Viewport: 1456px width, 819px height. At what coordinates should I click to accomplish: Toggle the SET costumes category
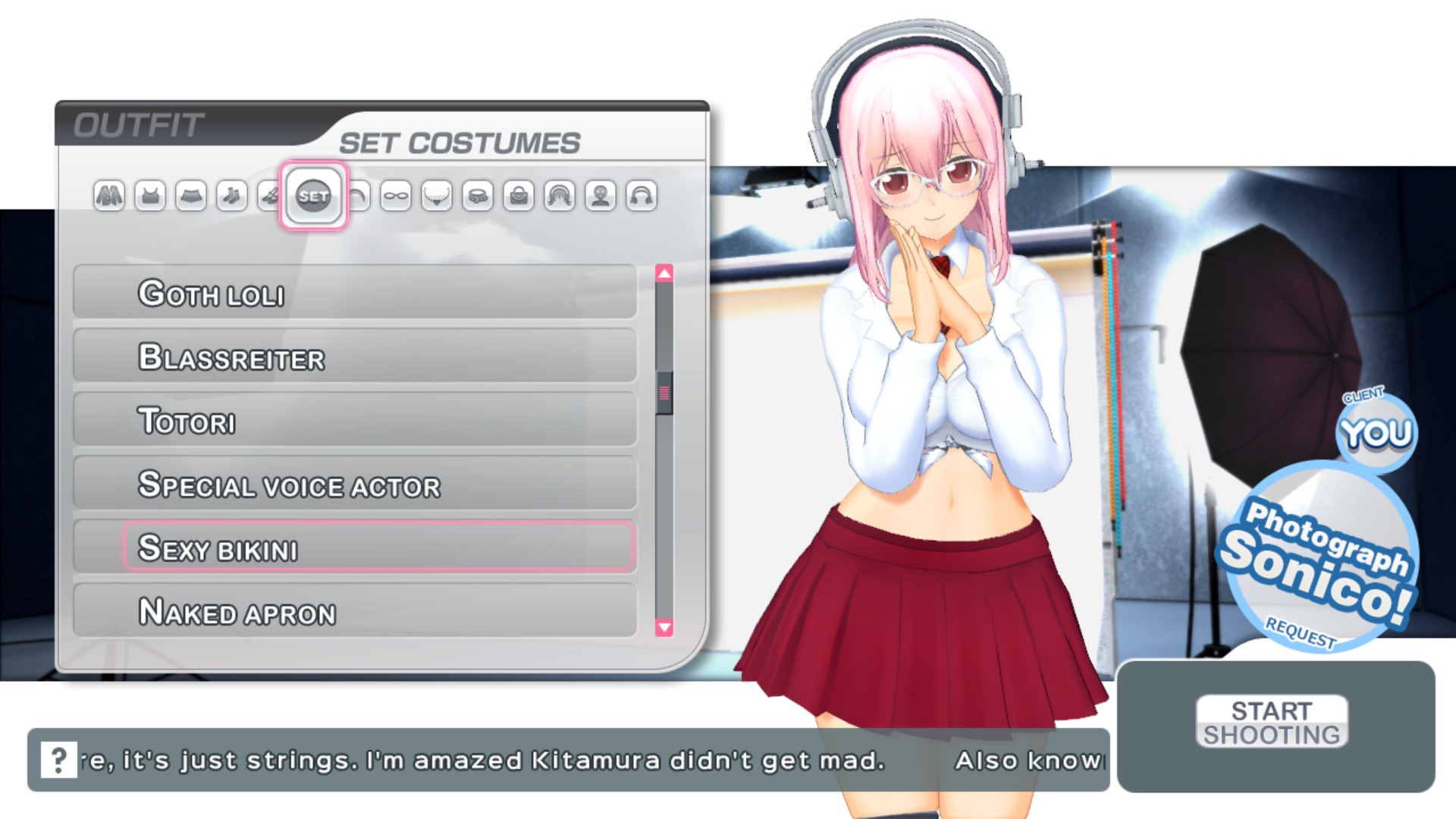coord(315,197)
